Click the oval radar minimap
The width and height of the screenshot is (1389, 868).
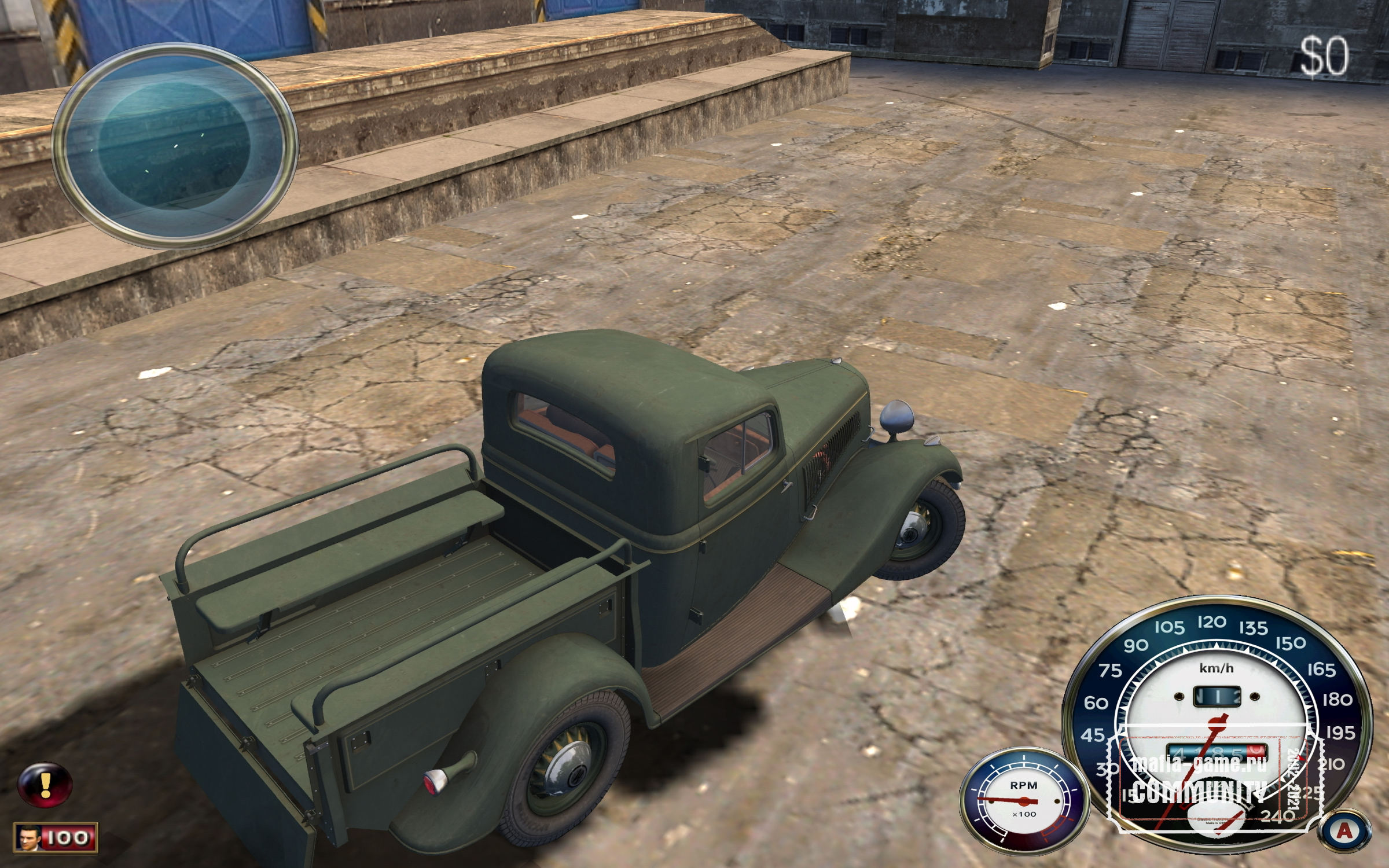pos(175,146)
